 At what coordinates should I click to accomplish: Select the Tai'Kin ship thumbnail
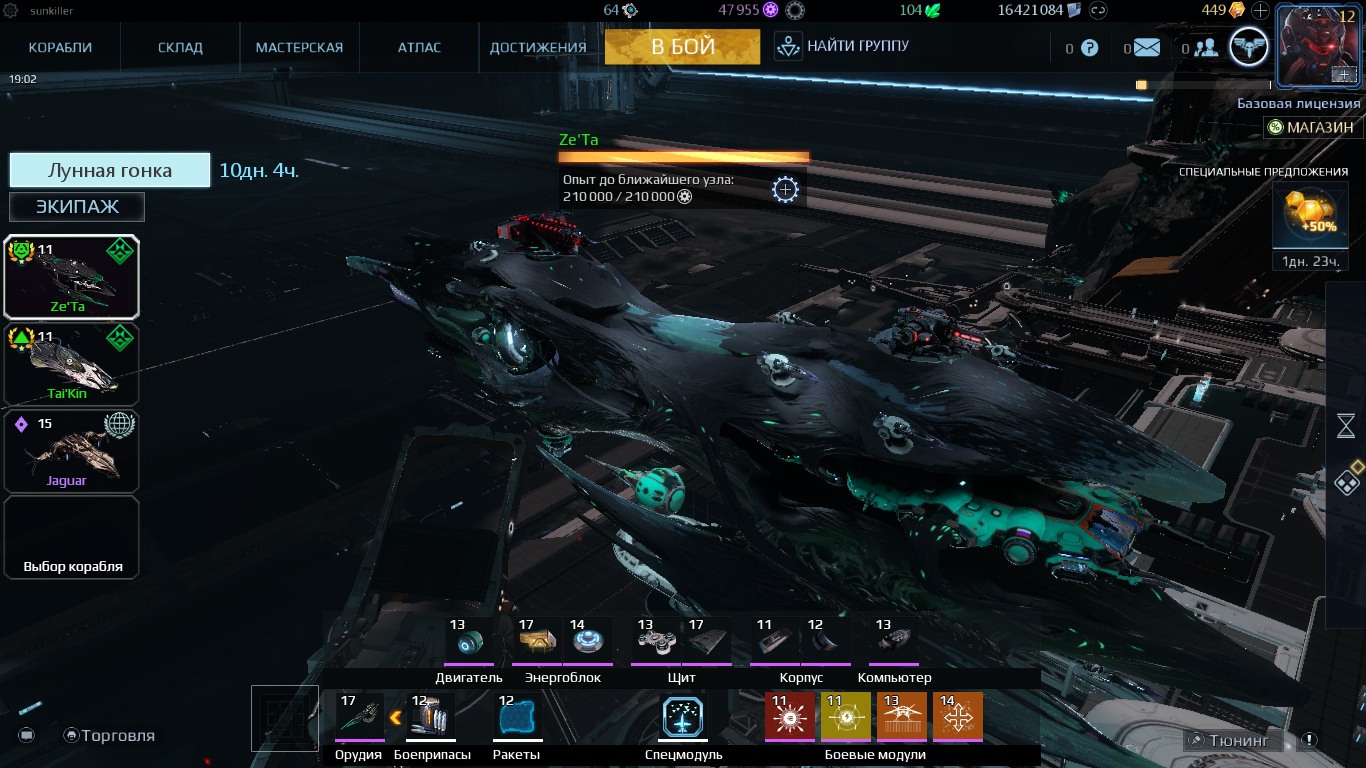point(71,363)
